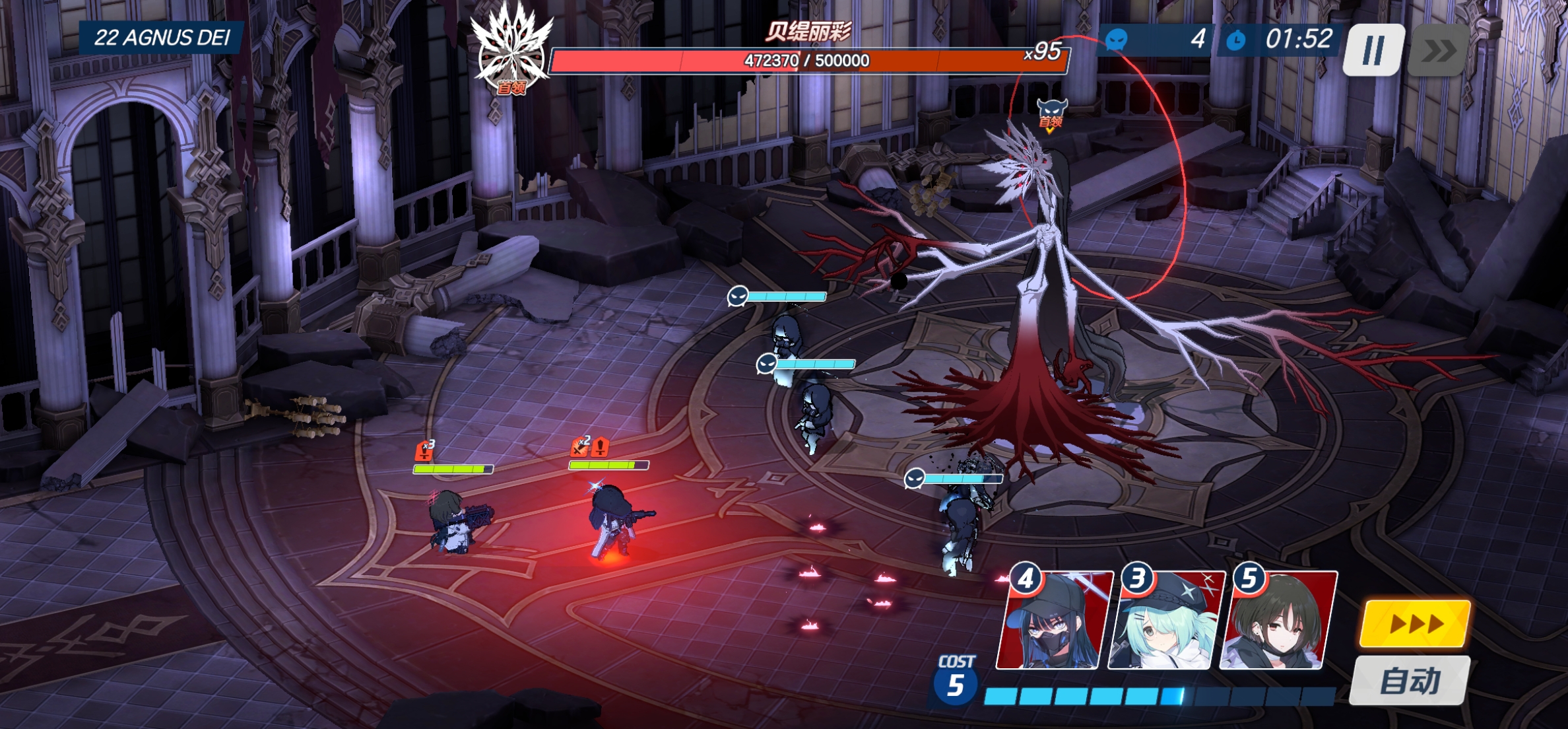Activate the cost 3 teal-haired girl skill card
The image size is (1568, 729).
[1165, 621]
